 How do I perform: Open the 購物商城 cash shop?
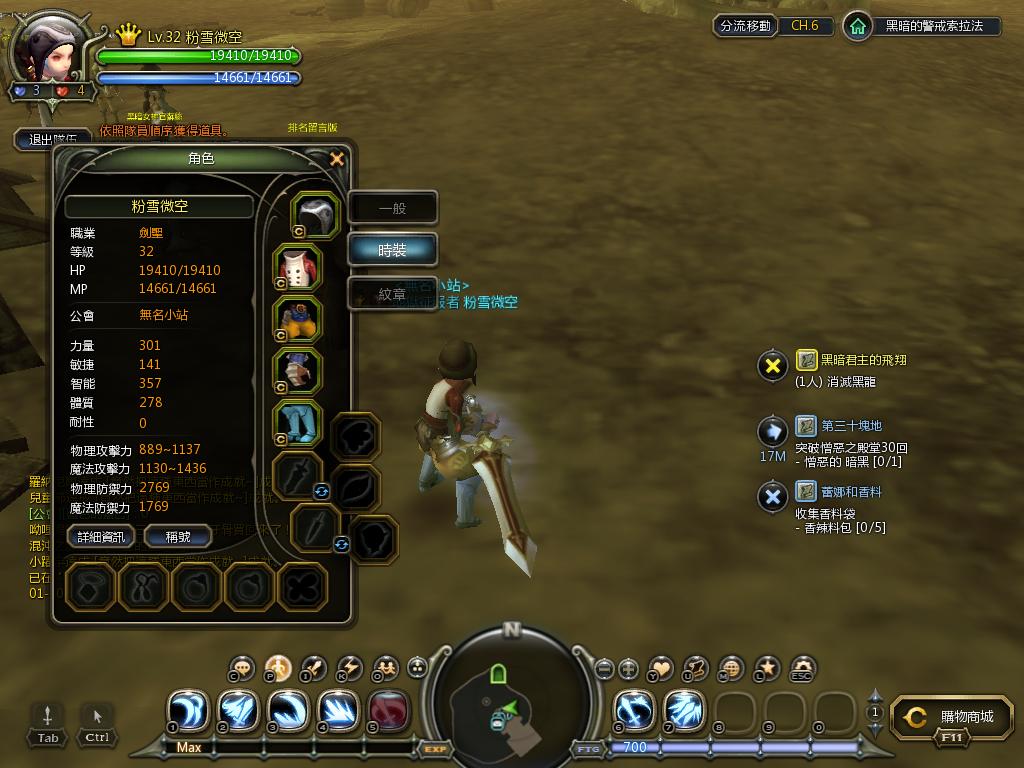[x=955, y=717]
